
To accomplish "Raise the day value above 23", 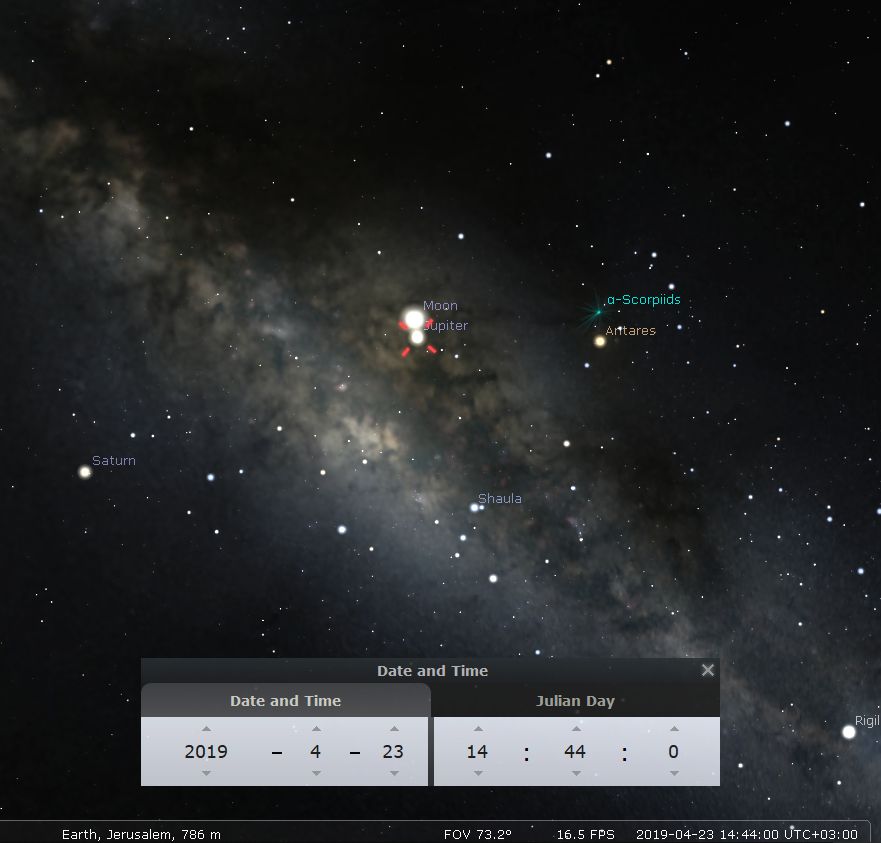I will (394, 729).
